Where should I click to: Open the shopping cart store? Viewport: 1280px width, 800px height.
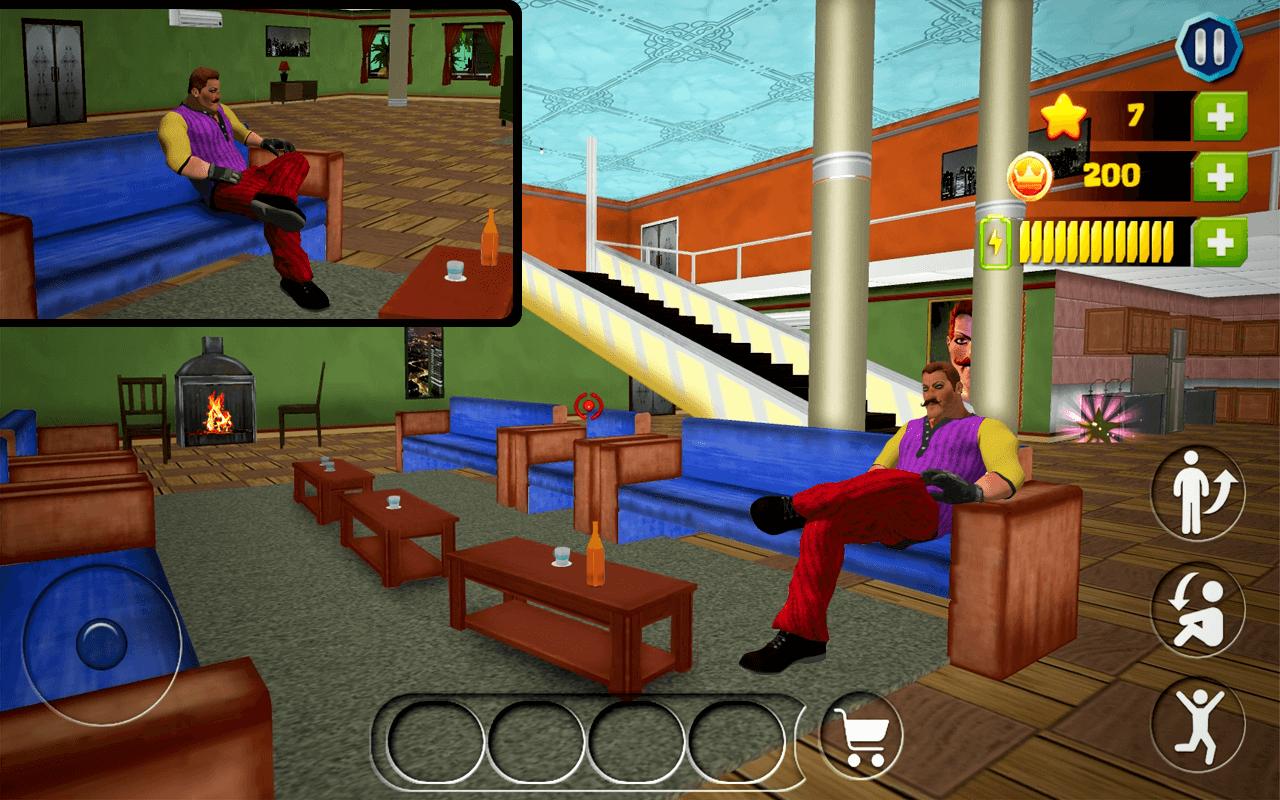861,737
